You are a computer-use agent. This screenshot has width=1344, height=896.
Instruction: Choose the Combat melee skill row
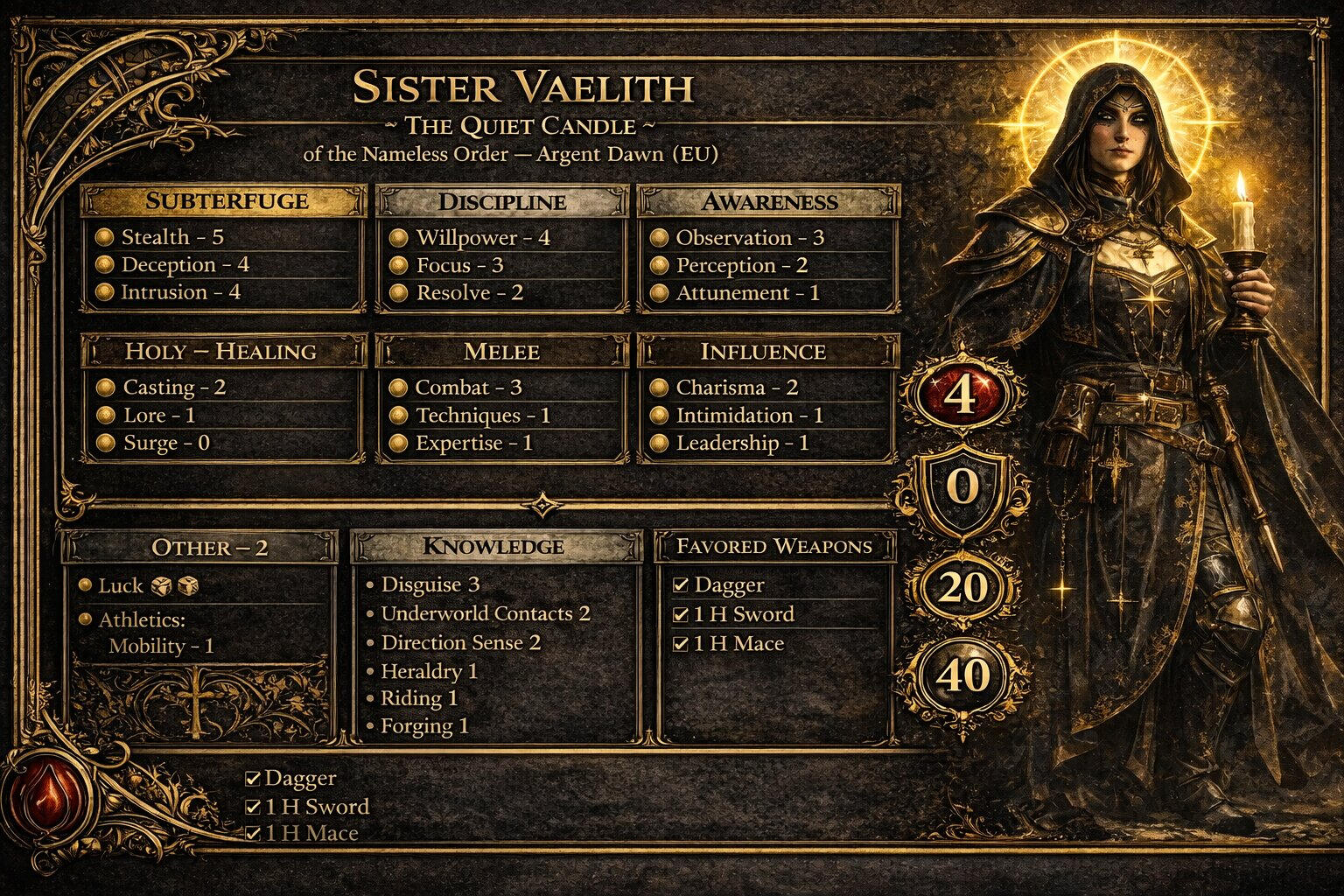467,388
